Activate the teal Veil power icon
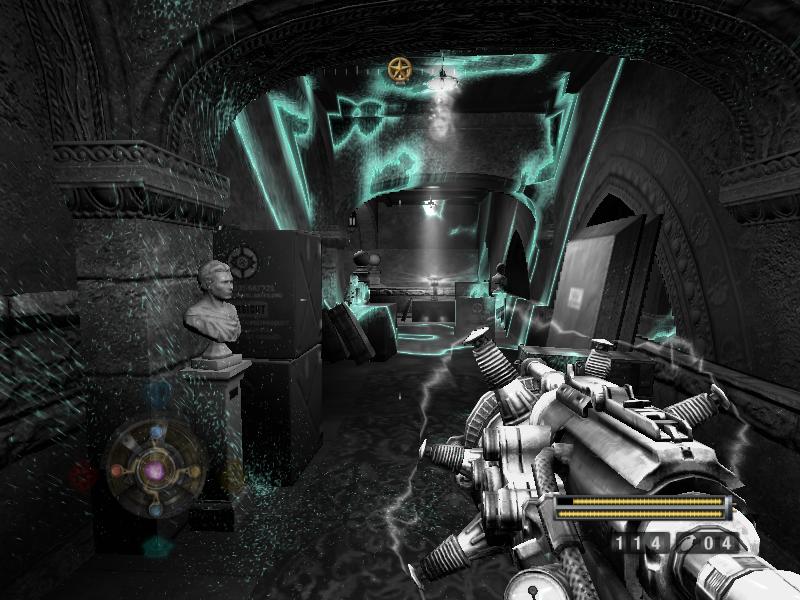 point(157,546)
